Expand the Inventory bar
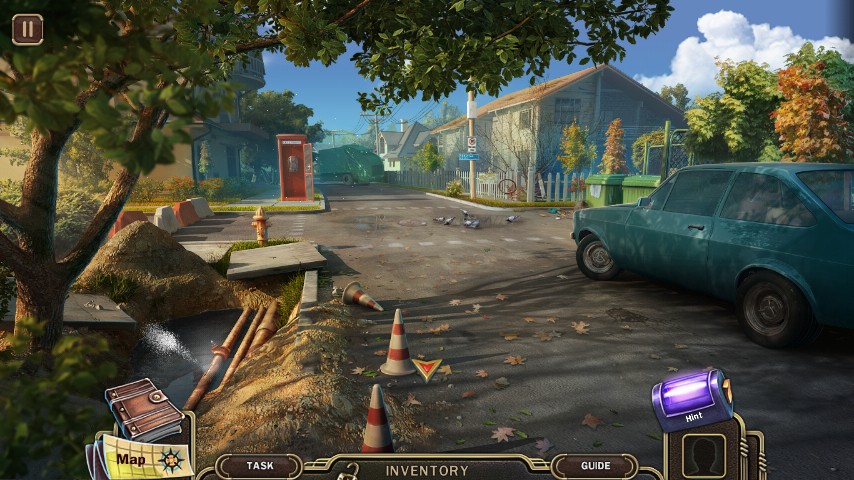 click(427, 470)
